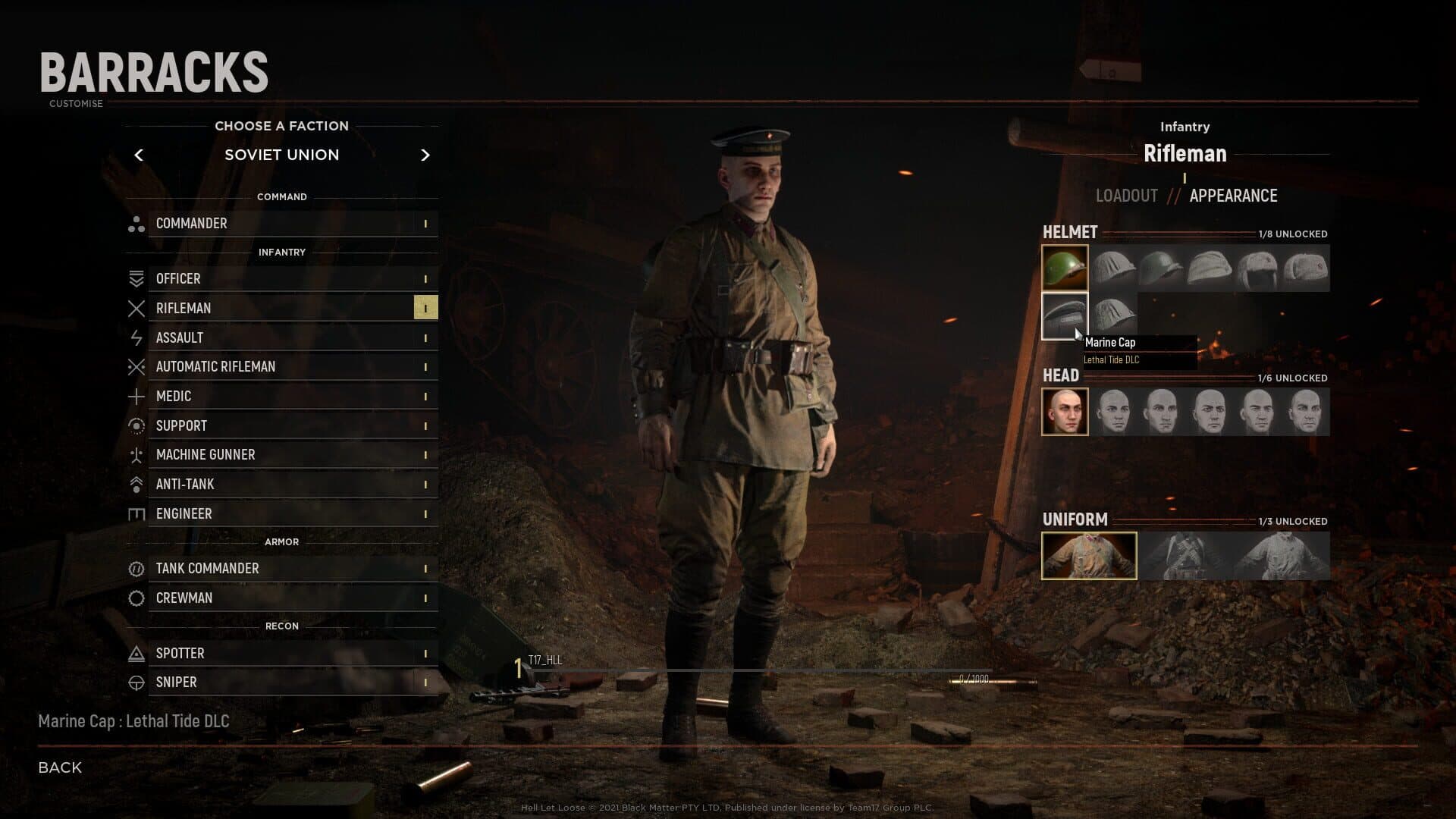This screenshot has height=819, width=1456.
Task: Pick the Spotter role
Action: [282, 654]
